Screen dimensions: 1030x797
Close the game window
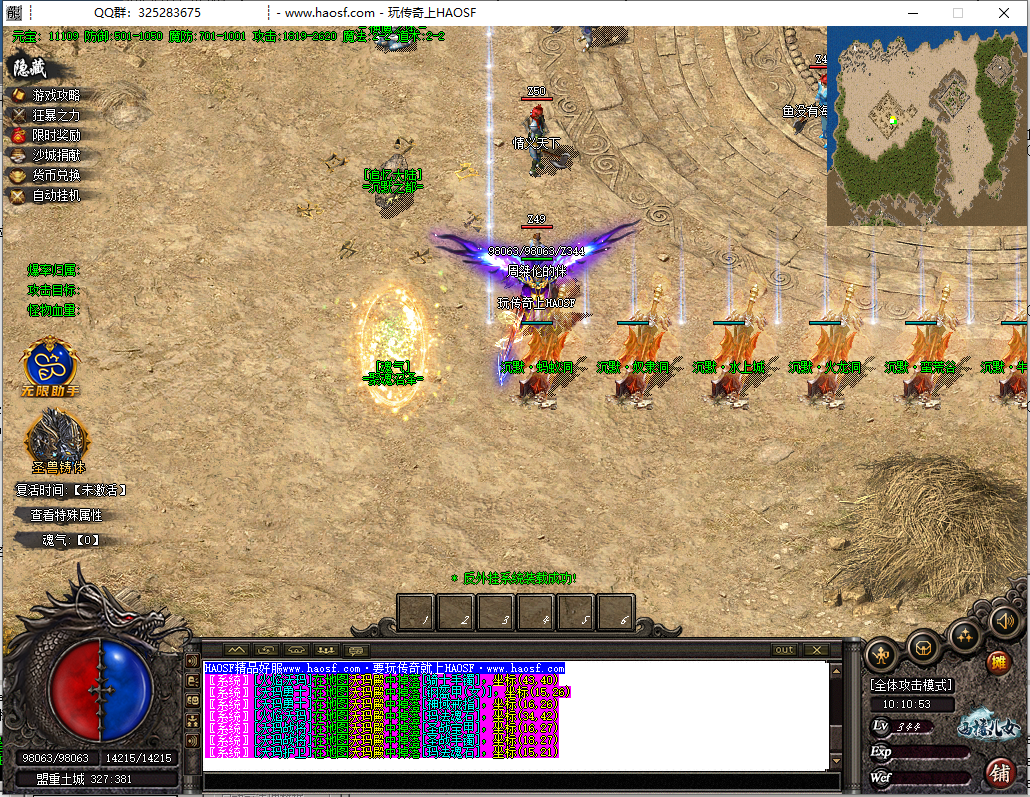point(1004,13)
